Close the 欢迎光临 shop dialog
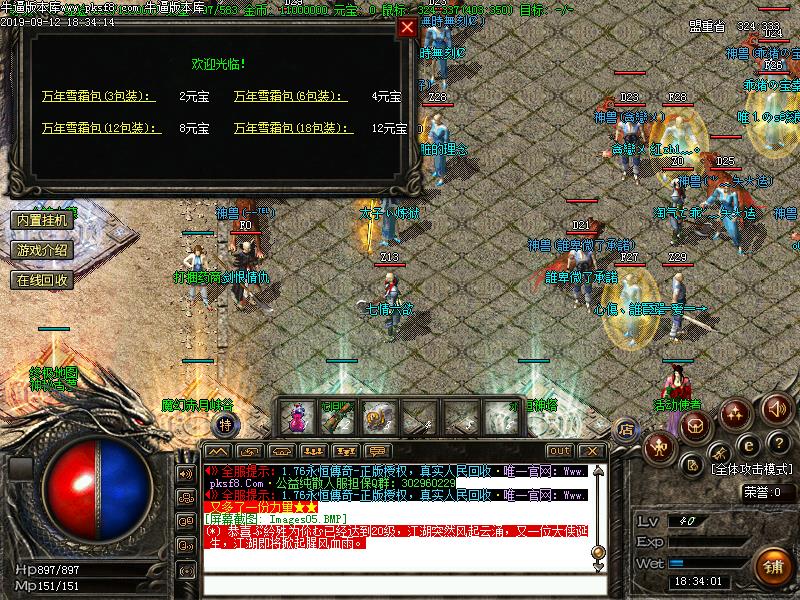800x600 pixels. tap(407, 28)
